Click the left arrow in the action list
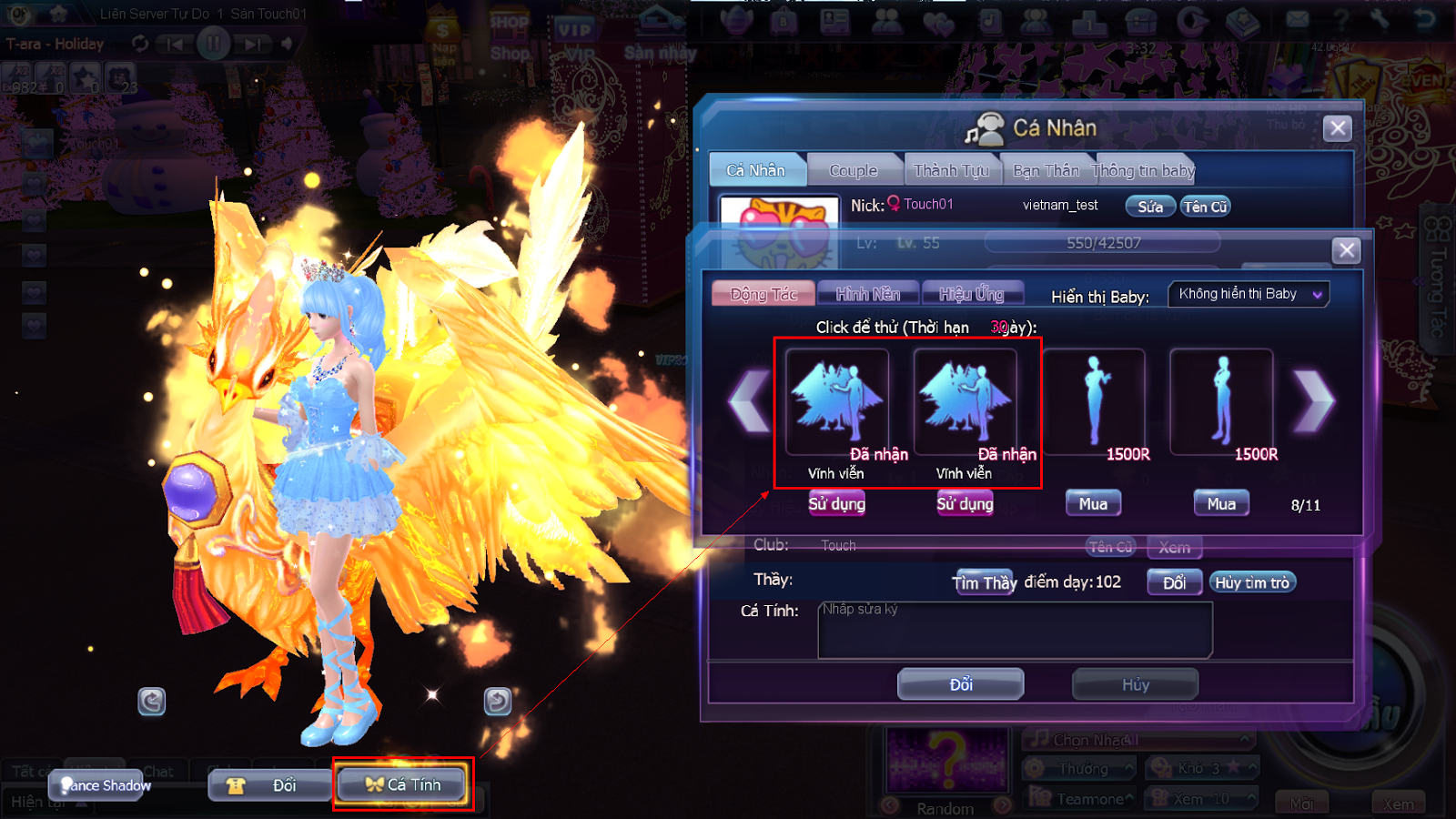1456x819 pixels. [747, 400]
